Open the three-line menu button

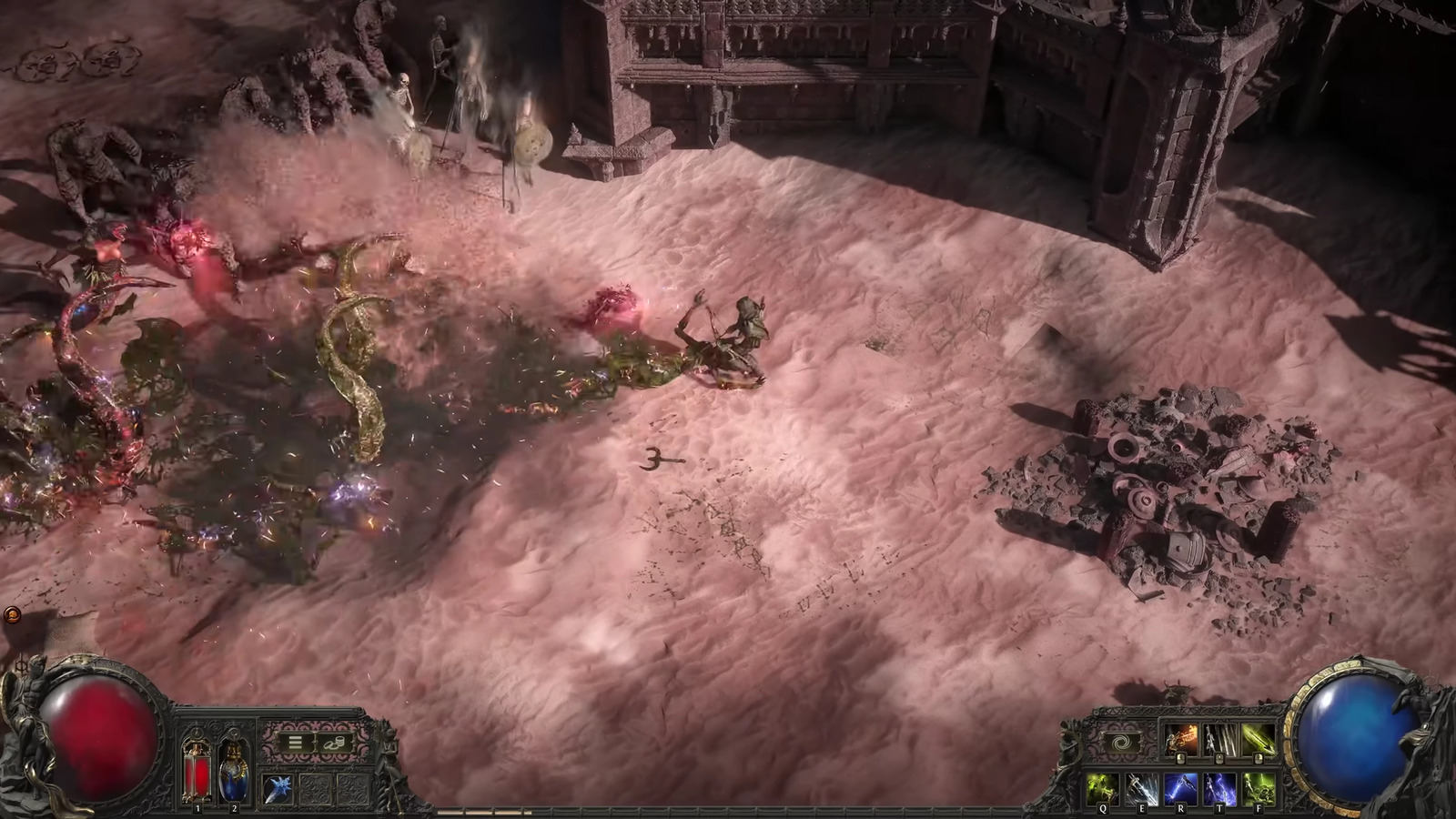[x=295, y=742]
